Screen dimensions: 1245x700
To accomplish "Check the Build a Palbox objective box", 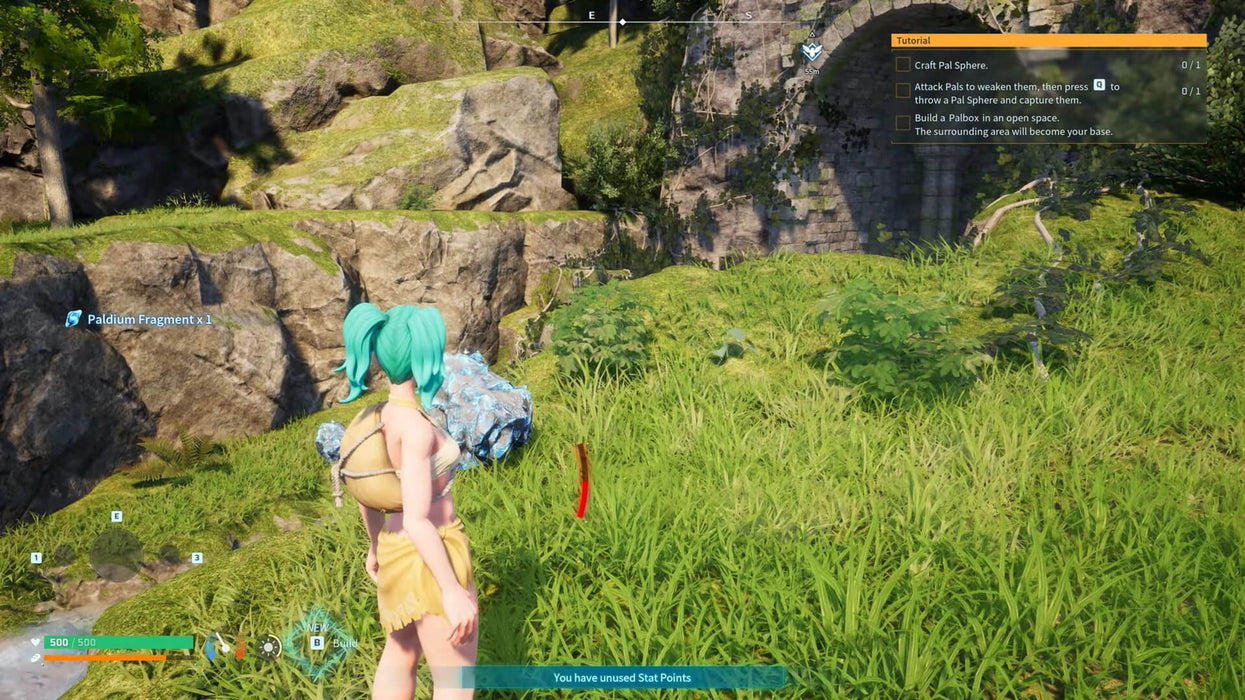I will [903, 123].
